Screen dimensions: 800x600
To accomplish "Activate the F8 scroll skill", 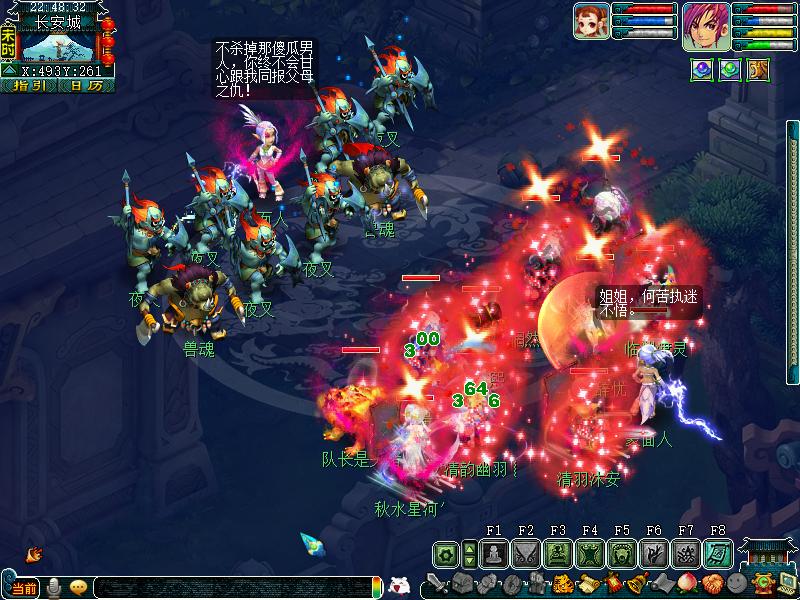I will click(x=718, y=553).
